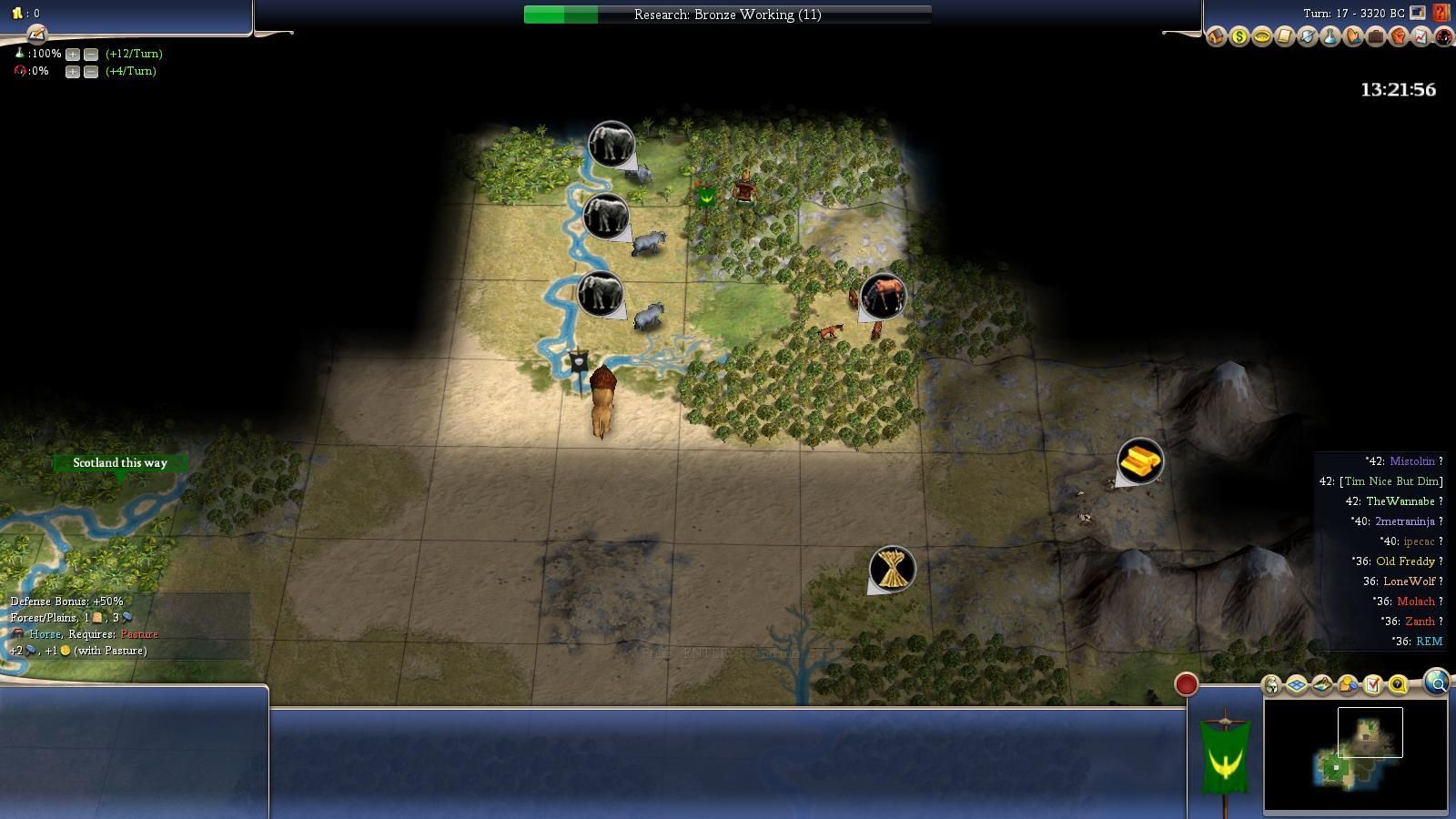Open the technology advisor flask icon
The width and height of the screenshot is (1456, 819).
point(1330,36)
